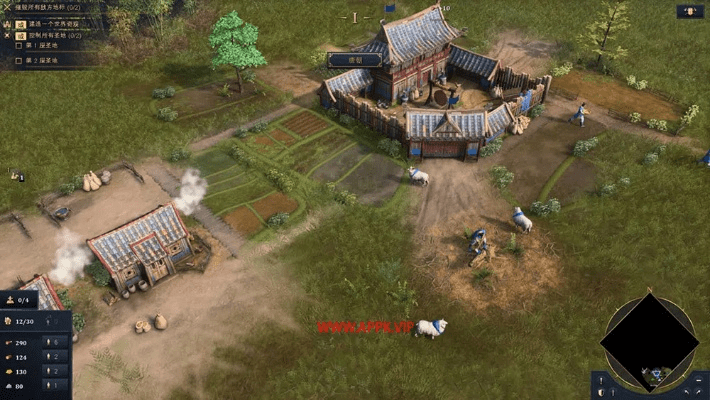Open the minimap in the corner

coord(649,340)
